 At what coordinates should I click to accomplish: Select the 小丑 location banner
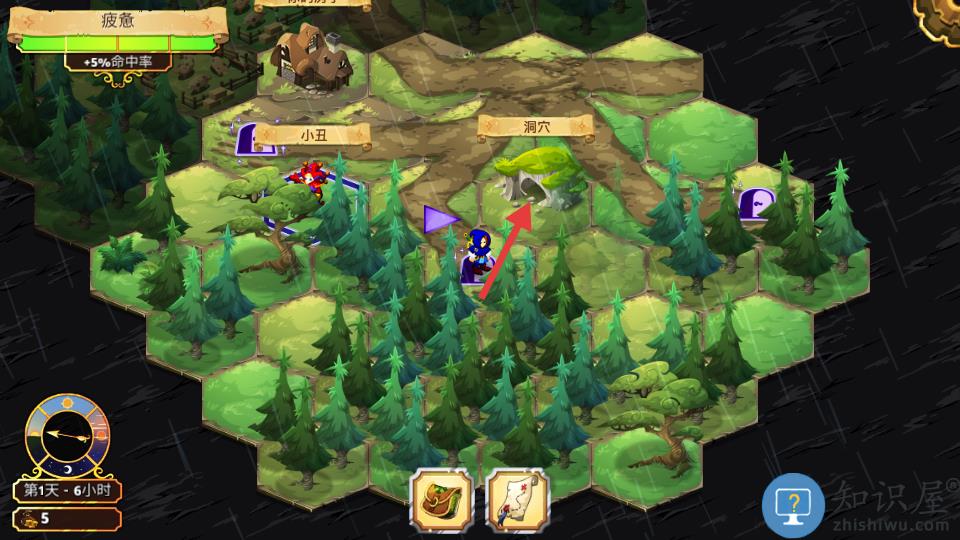[x=313, y=134]
